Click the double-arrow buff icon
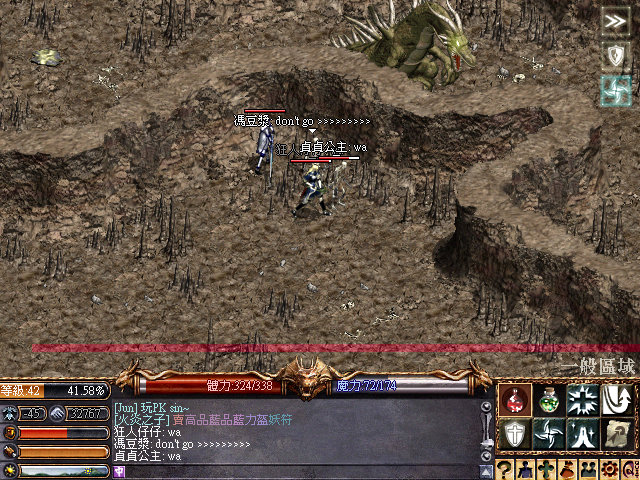640x480 pixels. [616, 23]
